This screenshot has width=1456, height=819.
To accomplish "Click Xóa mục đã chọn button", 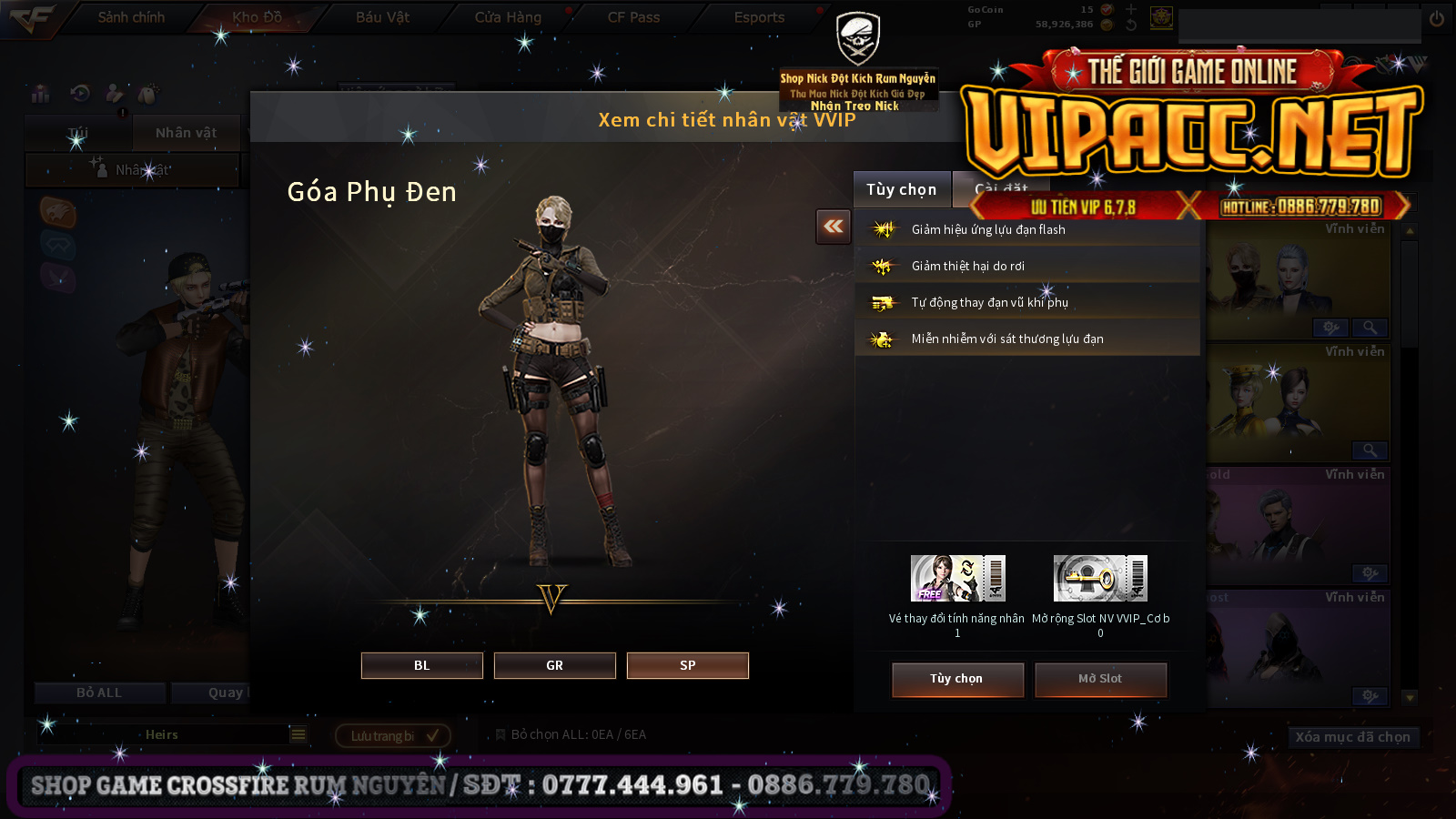I will (x=1352, y=737).
